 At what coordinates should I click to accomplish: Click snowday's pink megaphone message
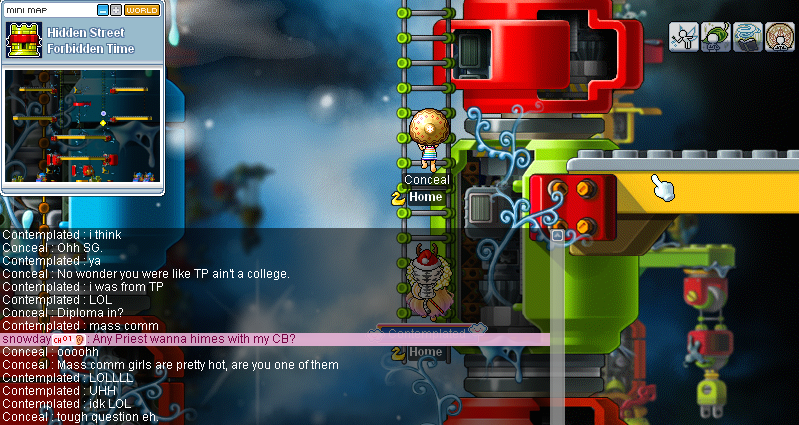click(x=200, y=339)
